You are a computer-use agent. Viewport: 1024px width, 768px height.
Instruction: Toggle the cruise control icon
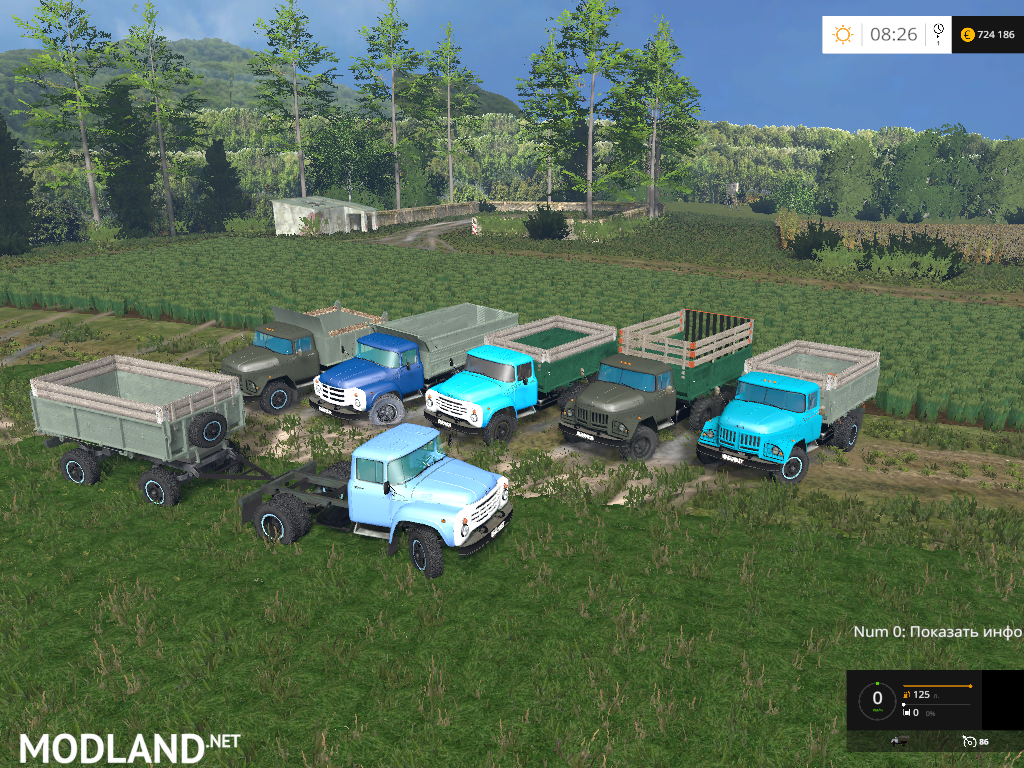point(968,741)
